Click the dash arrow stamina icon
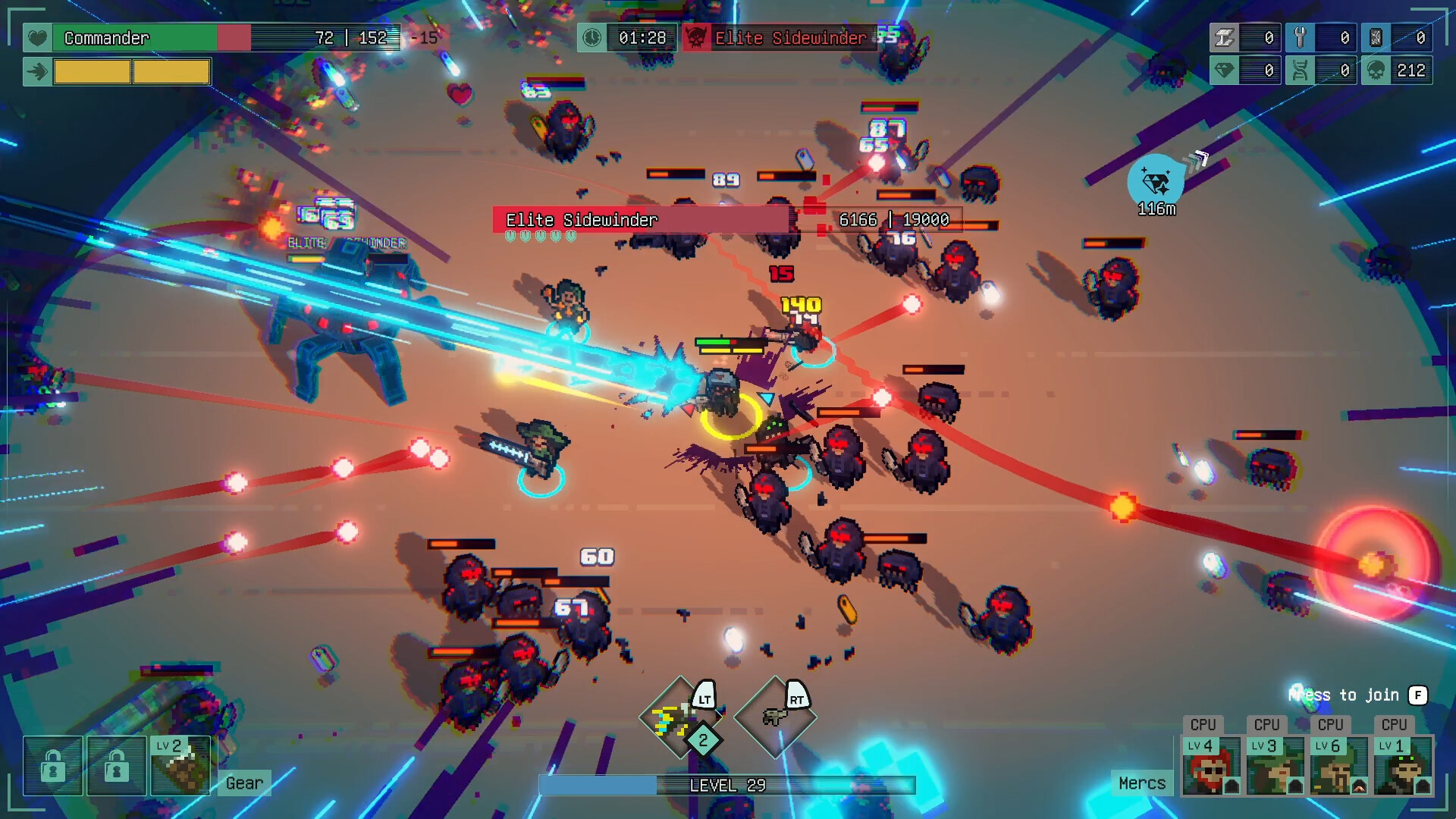Image resolution: width=1456 pixels, height=819 pixels. [x=37, y=72]
